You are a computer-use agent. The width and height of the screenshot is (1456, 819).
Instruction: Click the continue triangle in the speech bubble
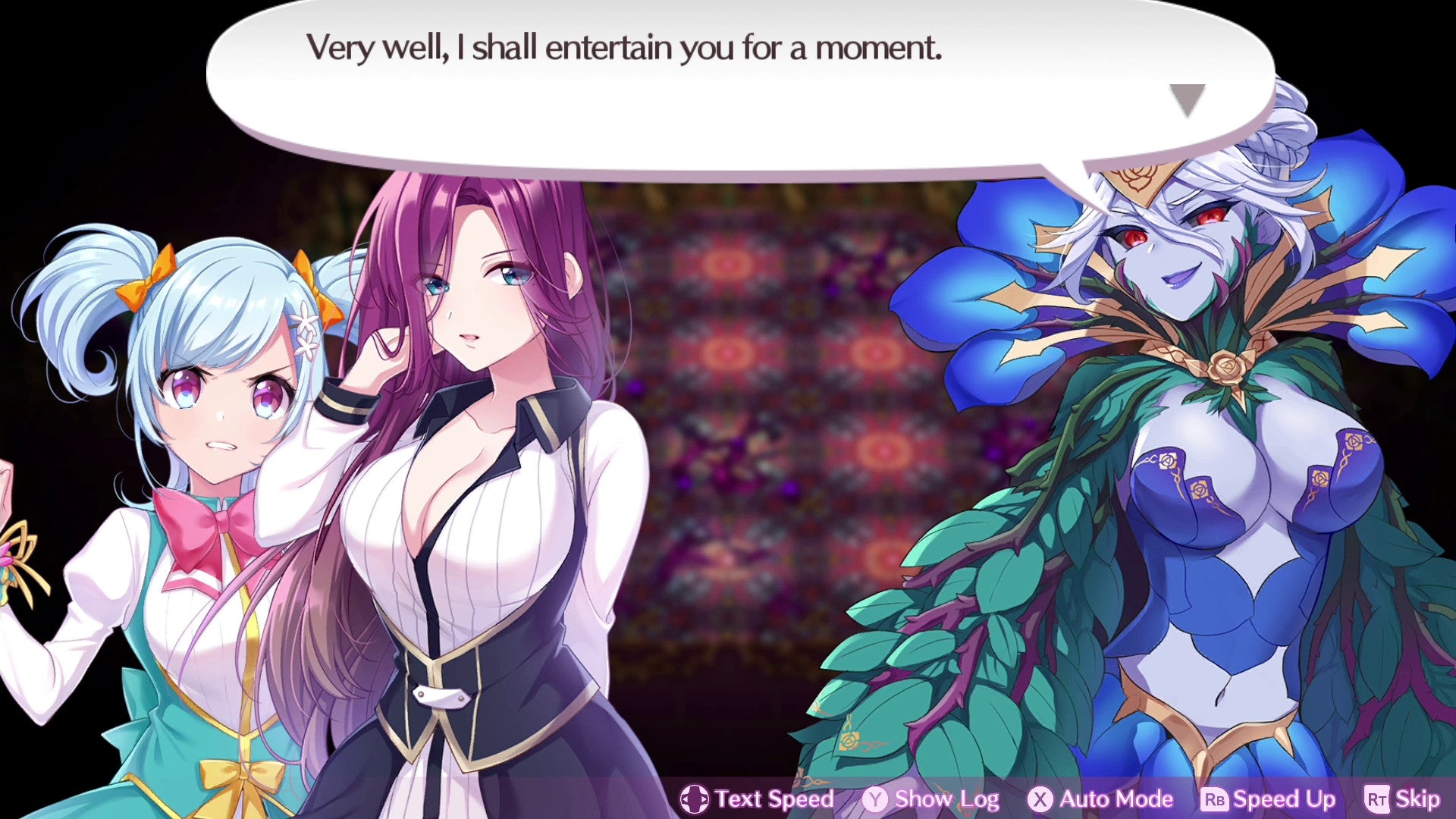1188,99
